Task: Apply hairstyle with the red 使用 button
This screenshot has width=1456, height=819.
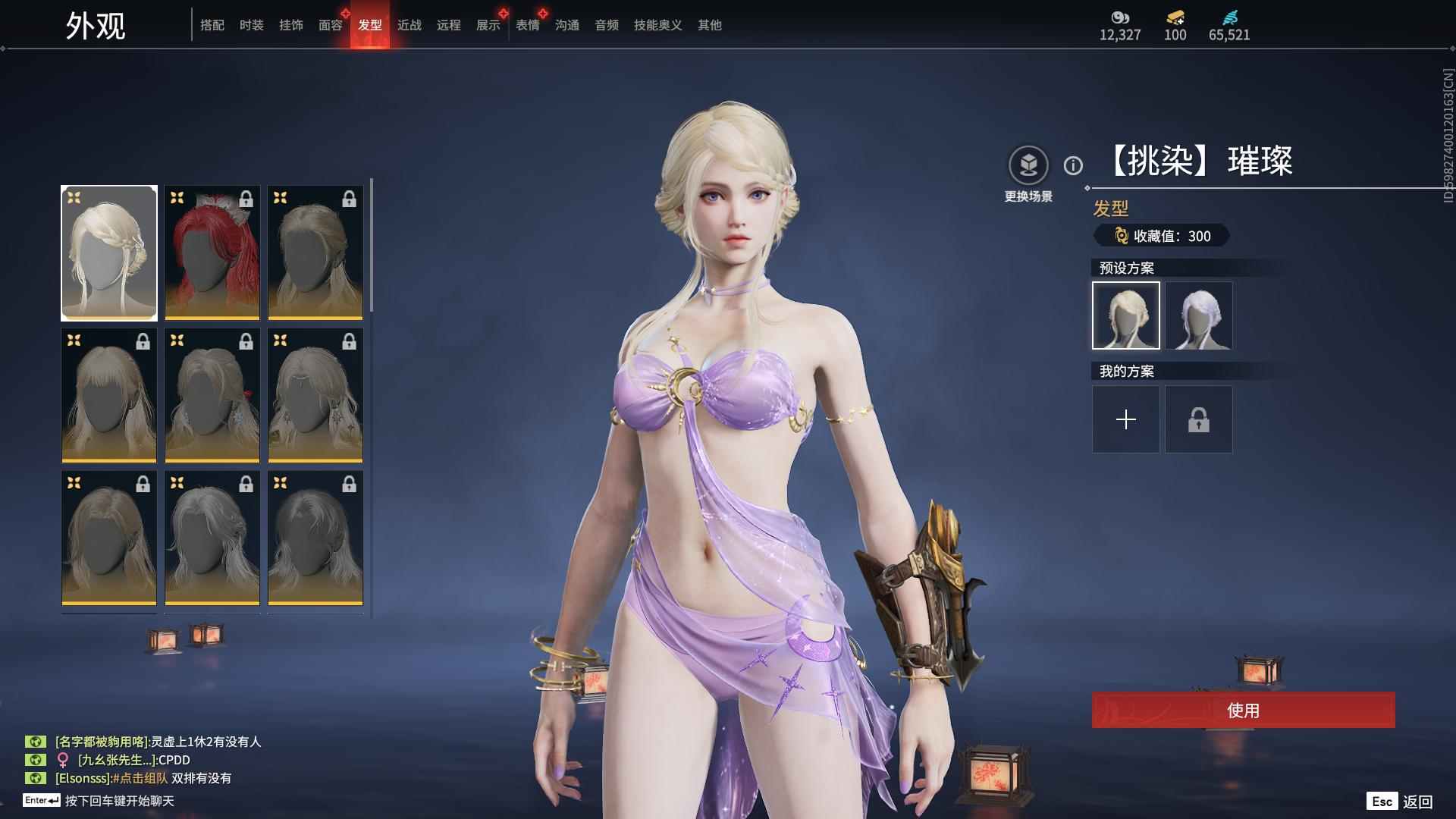Action: pos(1244,710)
